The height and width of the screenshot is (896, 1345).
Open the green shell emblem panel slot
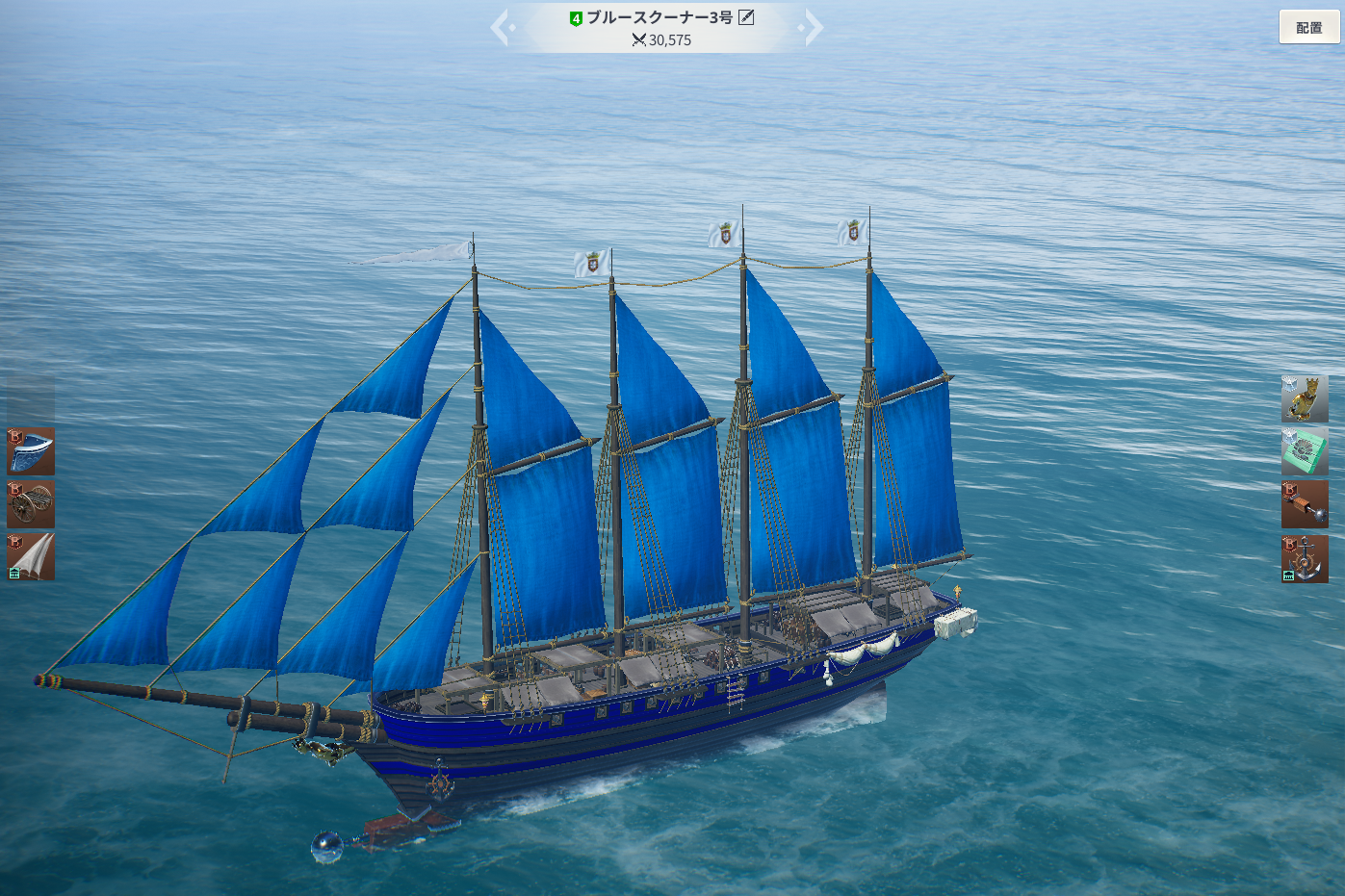[1305, 451]
